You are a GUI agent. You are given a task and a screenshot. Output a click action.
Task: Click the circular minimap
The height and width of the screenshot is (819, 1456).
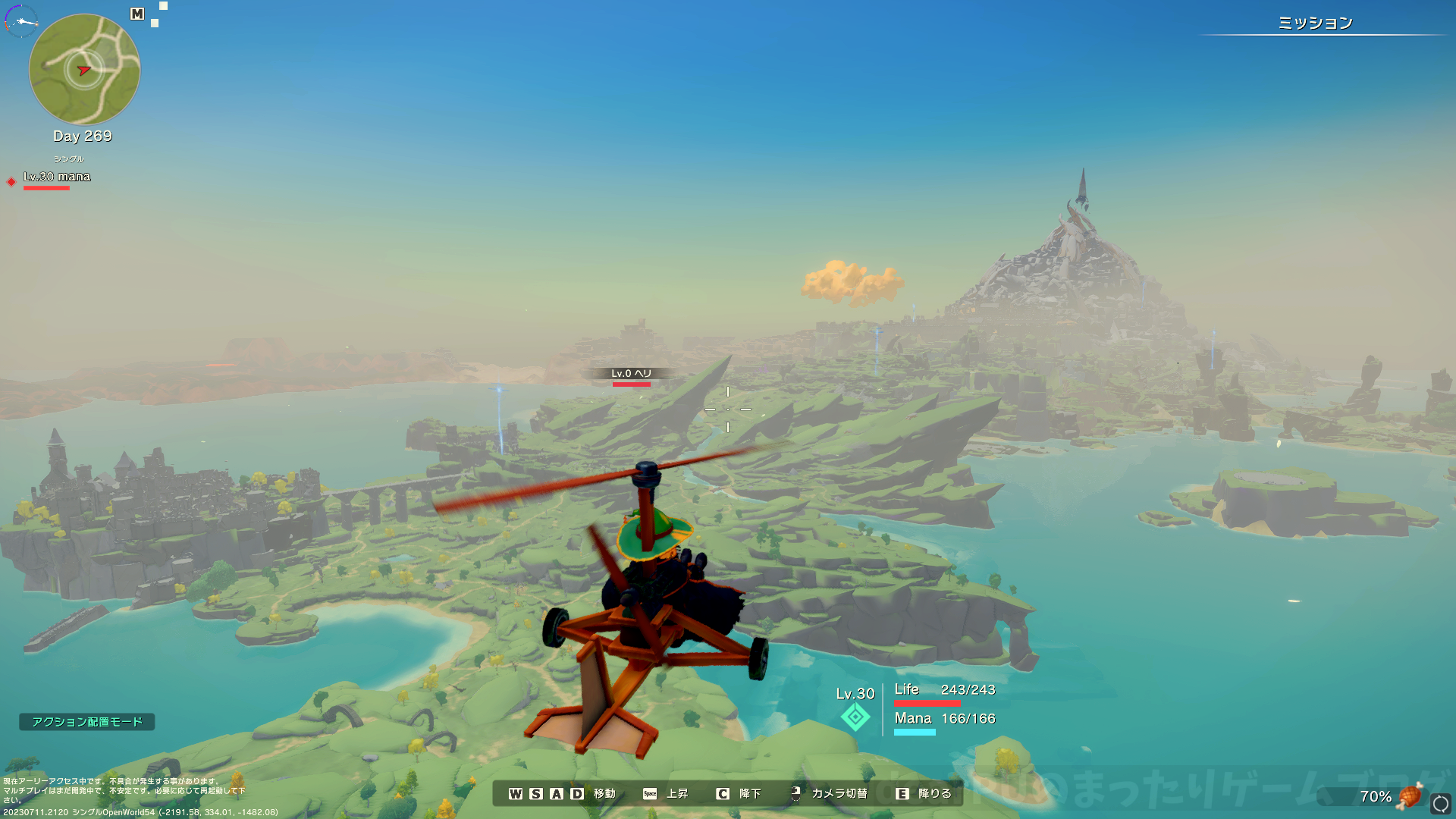(84, 70)
